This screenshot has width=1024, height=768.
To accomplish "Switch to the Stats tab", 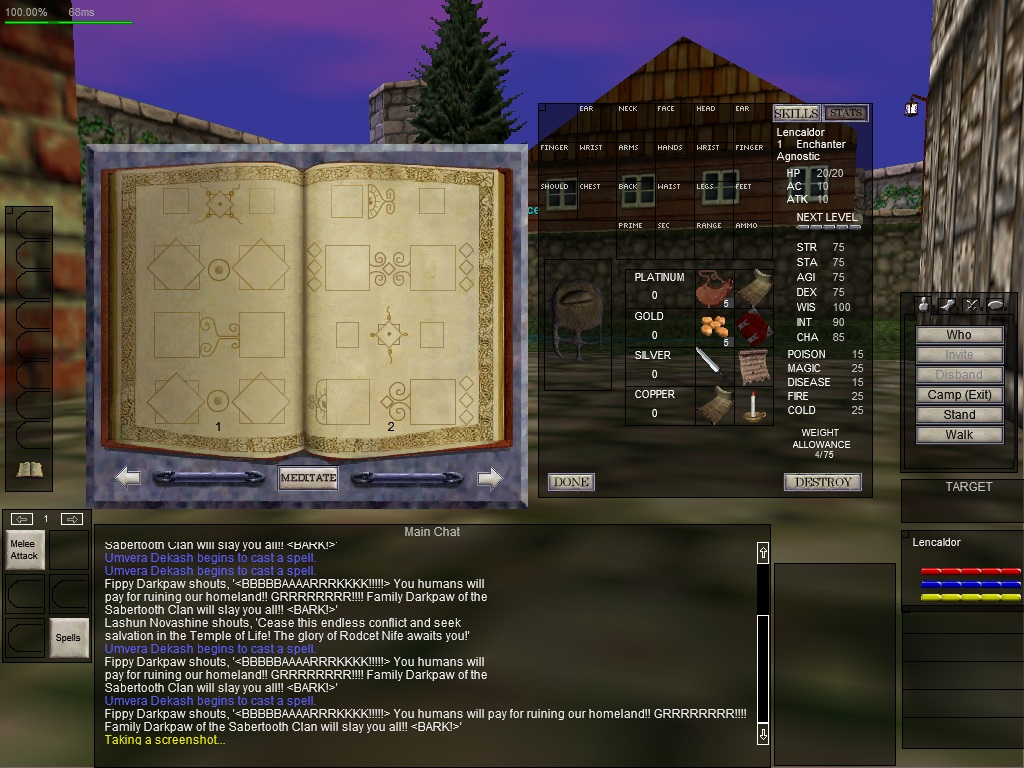I will (845, 113).
